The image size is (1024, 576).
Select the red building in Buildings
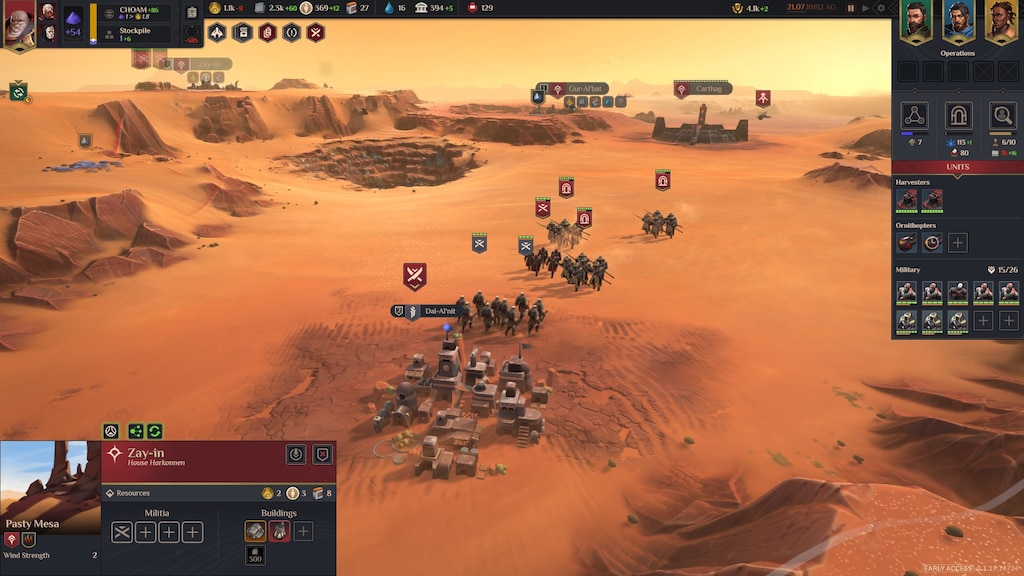coord(279,532)
